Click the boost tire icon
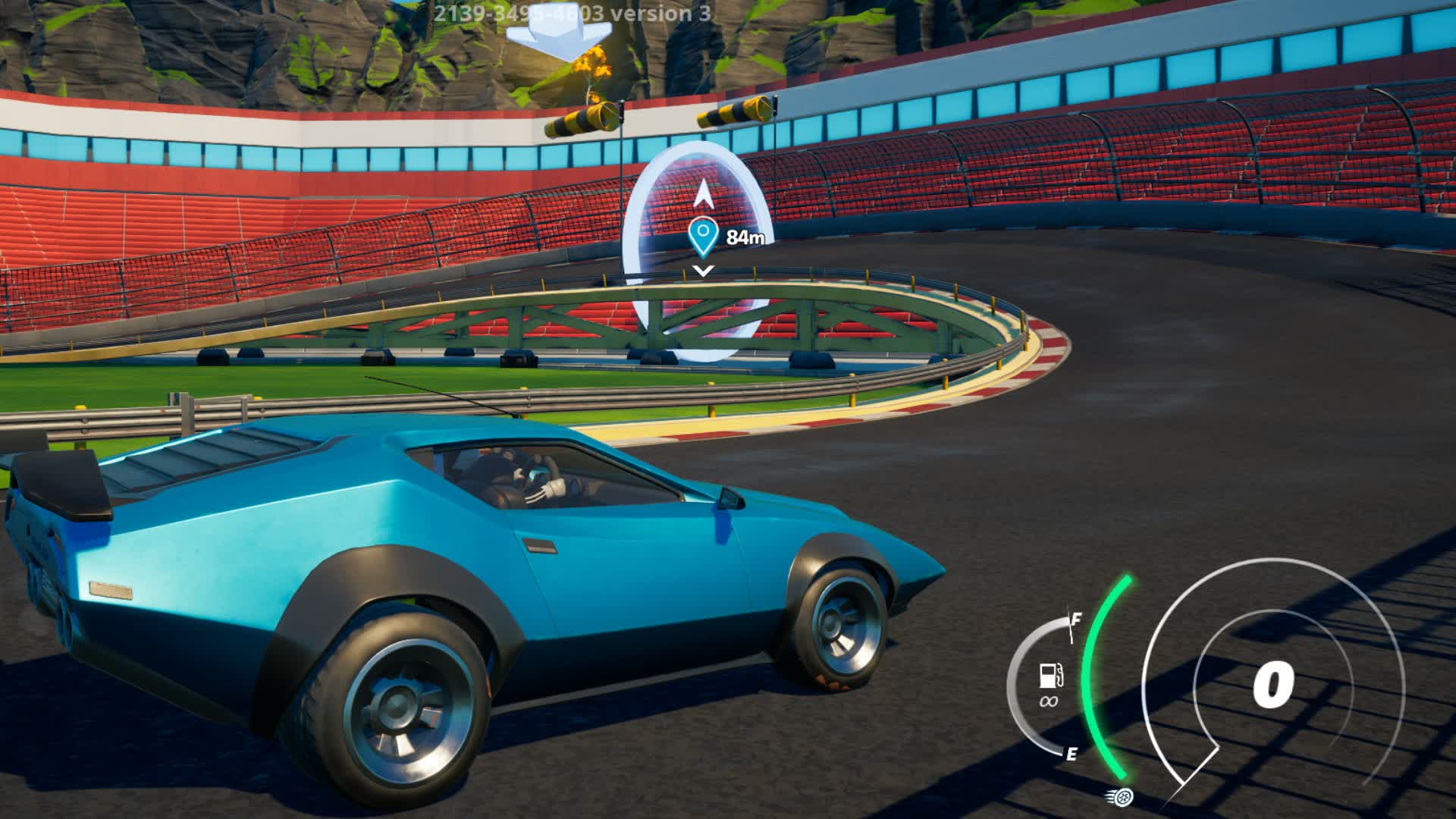 [x=1122, y=796]
